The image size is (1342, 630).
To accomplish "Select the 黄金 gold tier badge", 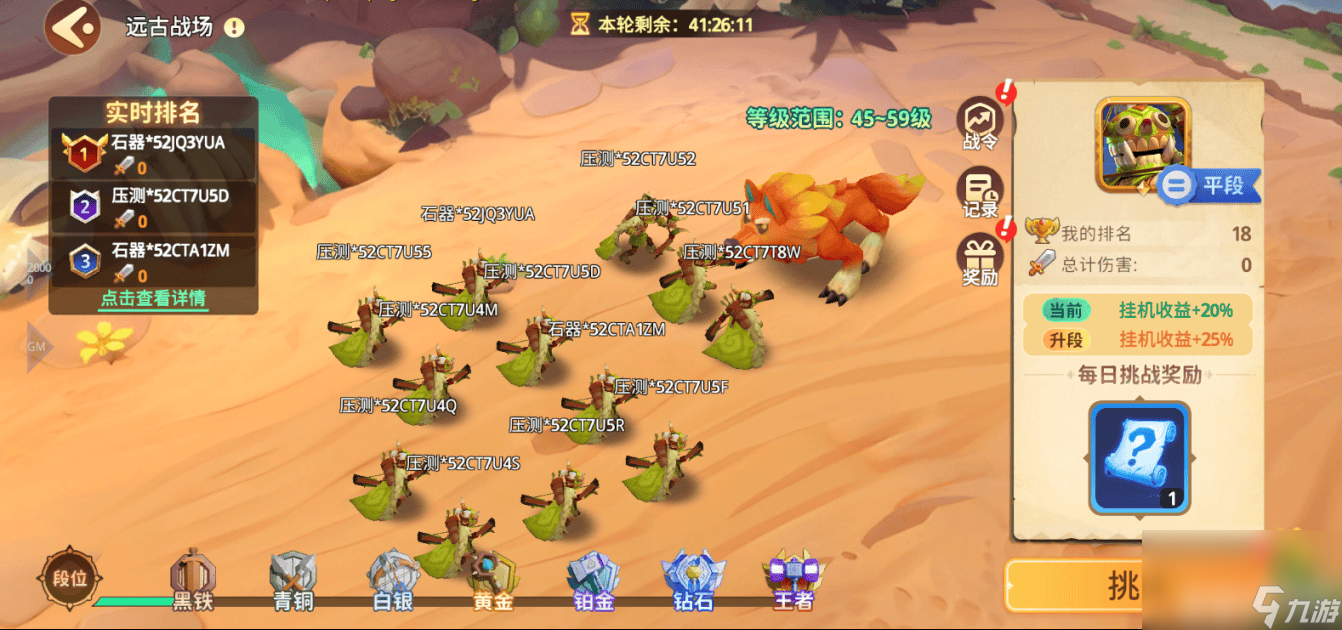I will 494,580.
